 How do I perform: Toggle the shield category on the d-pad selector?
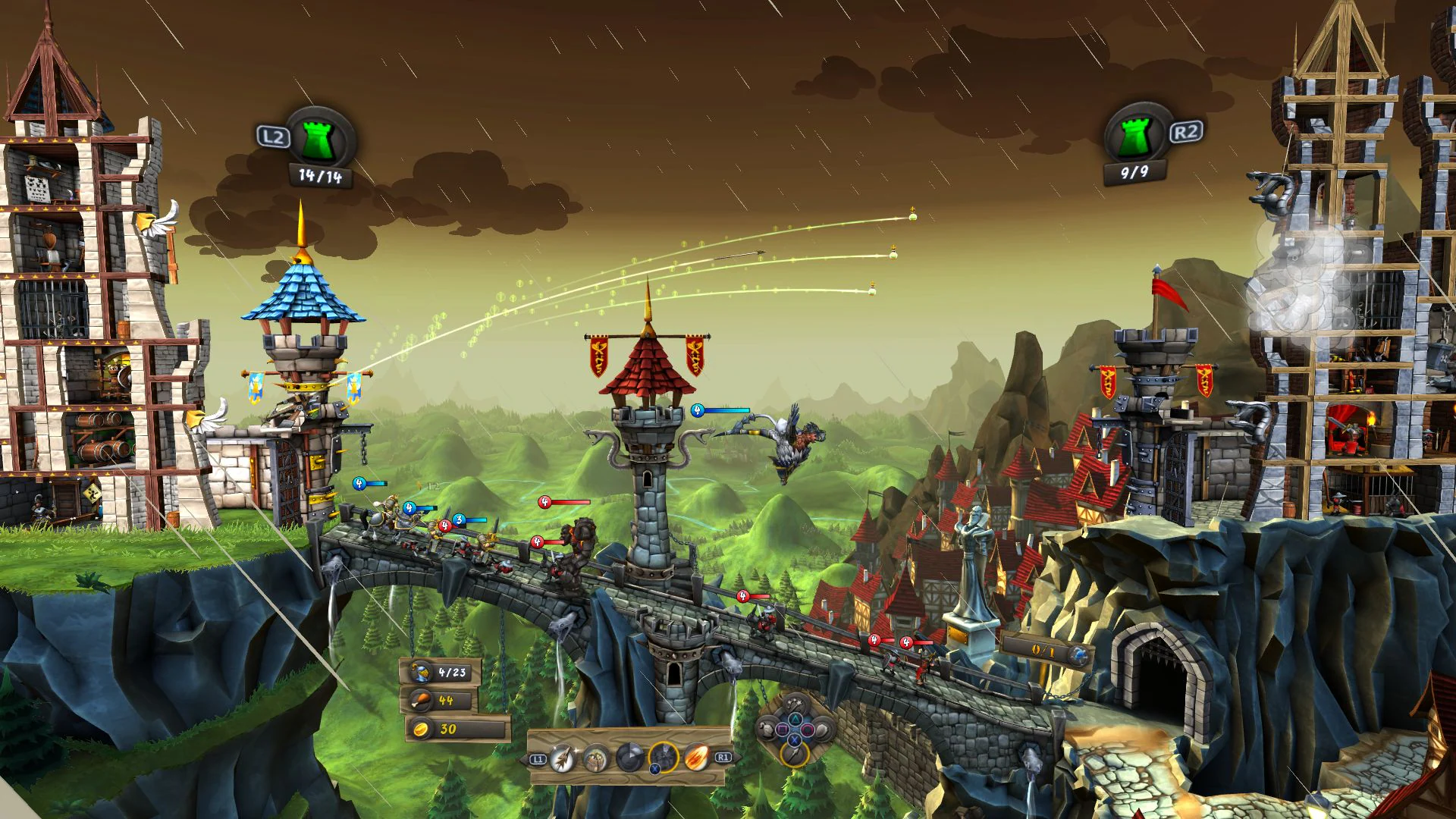824,730
